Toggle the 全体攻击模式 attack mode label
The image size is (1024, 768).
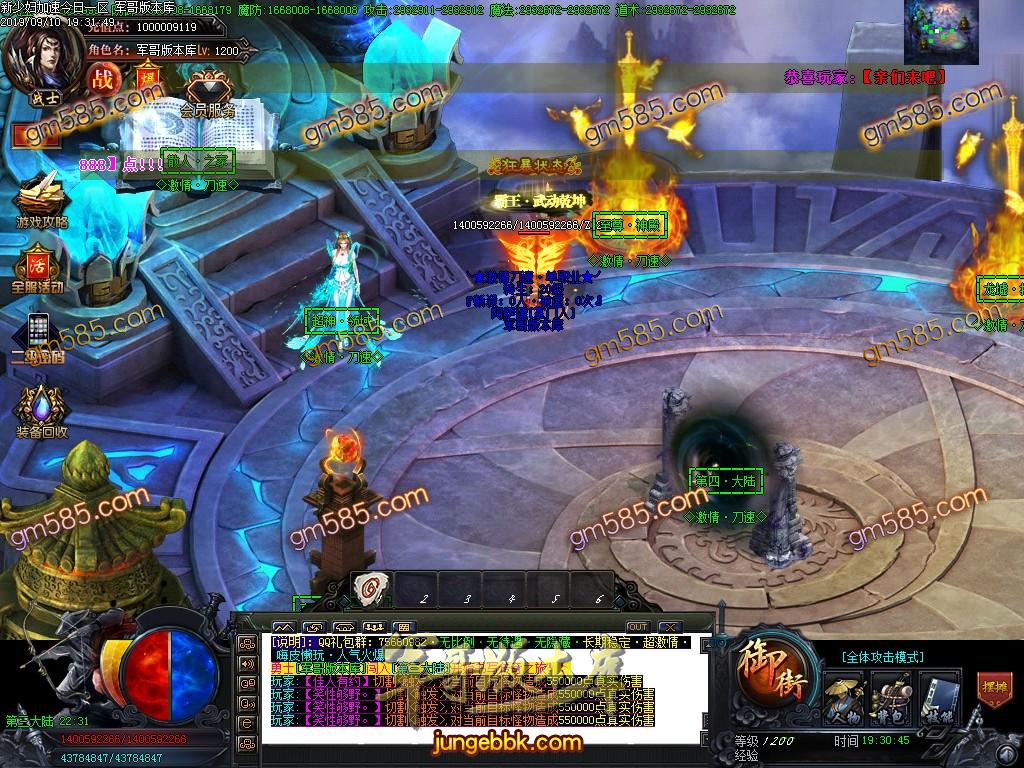[881, 656]
